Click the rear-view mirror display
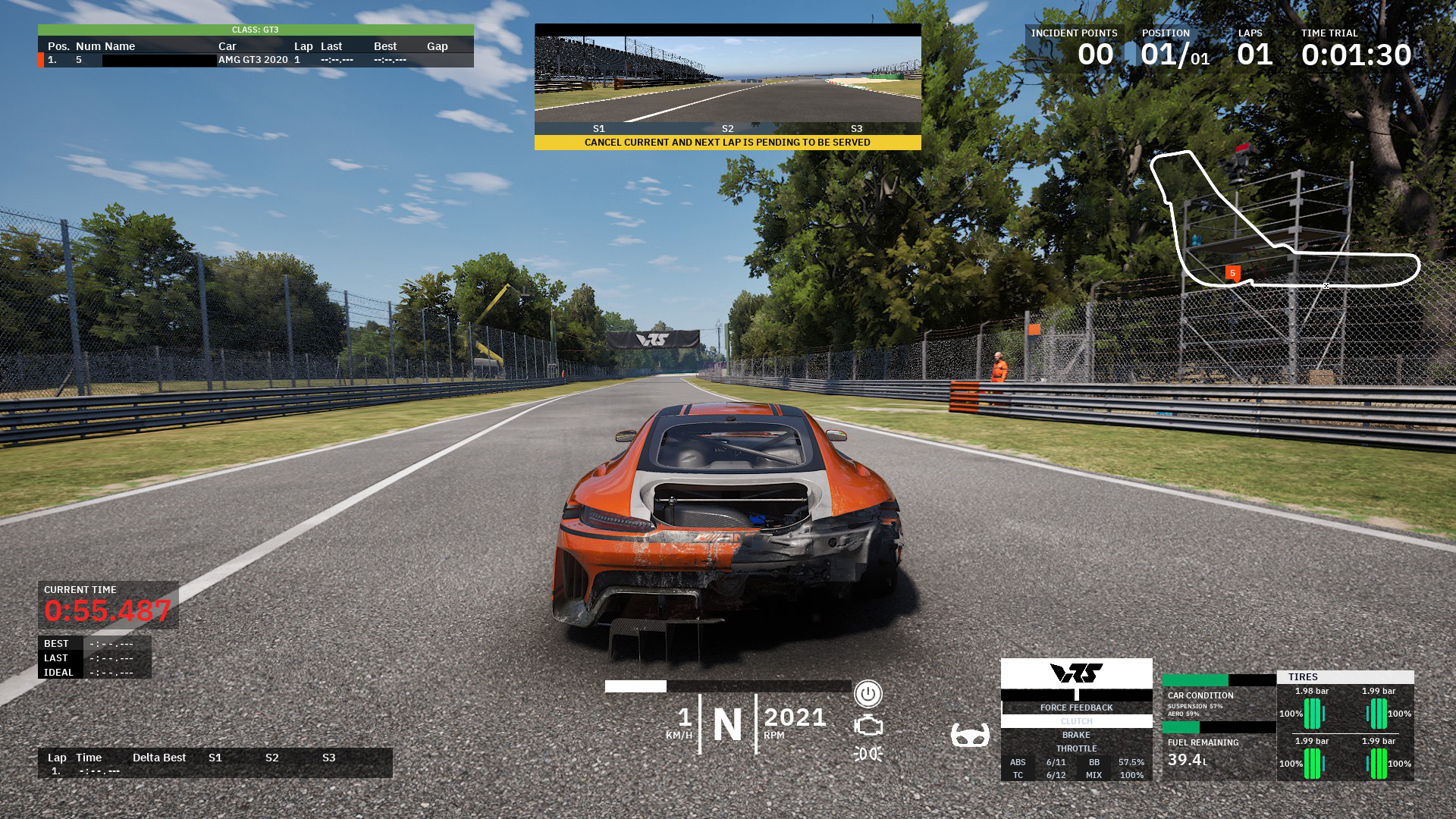 pos(727,79)
